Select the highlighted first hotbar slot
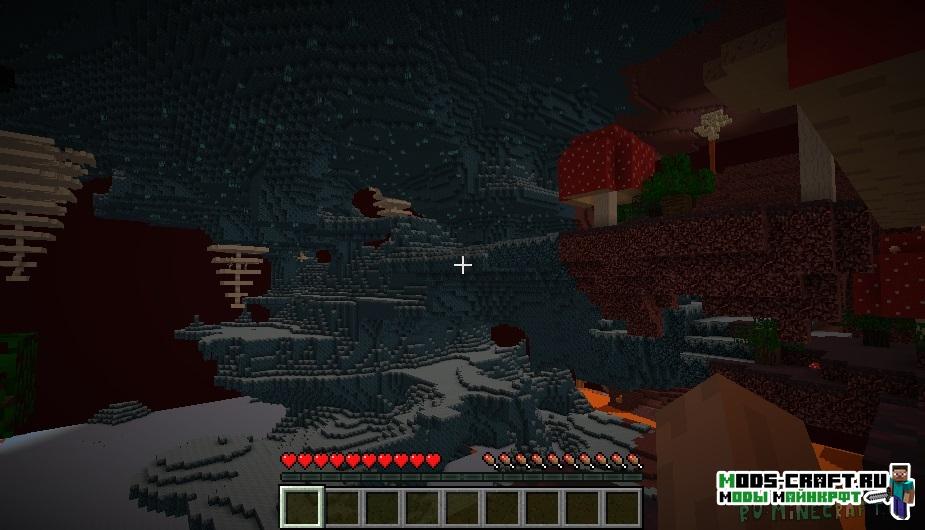Image resolution: width=925 pixels, height=530 pixels. 302,507
